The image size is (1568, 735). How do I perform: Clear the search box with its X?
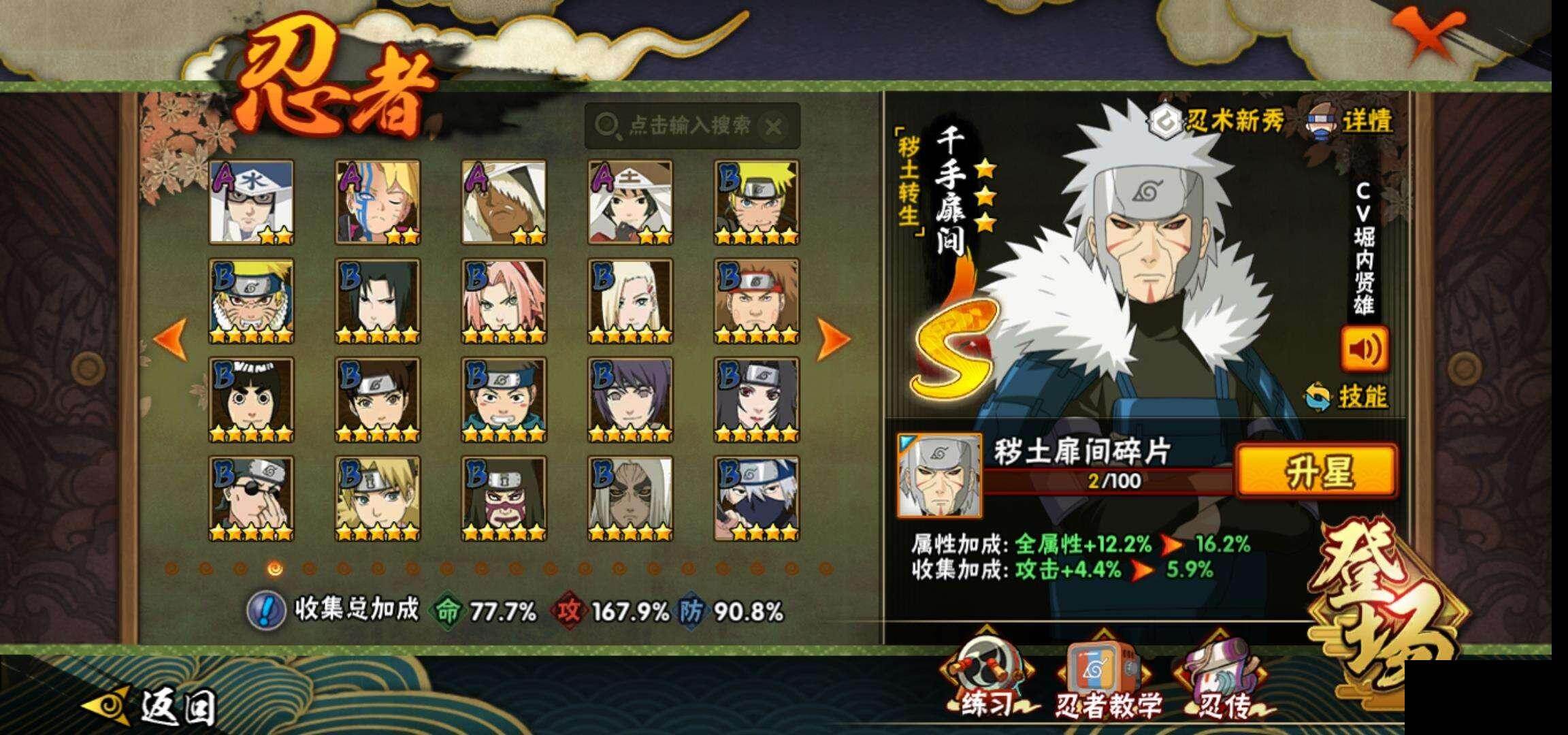774,127
